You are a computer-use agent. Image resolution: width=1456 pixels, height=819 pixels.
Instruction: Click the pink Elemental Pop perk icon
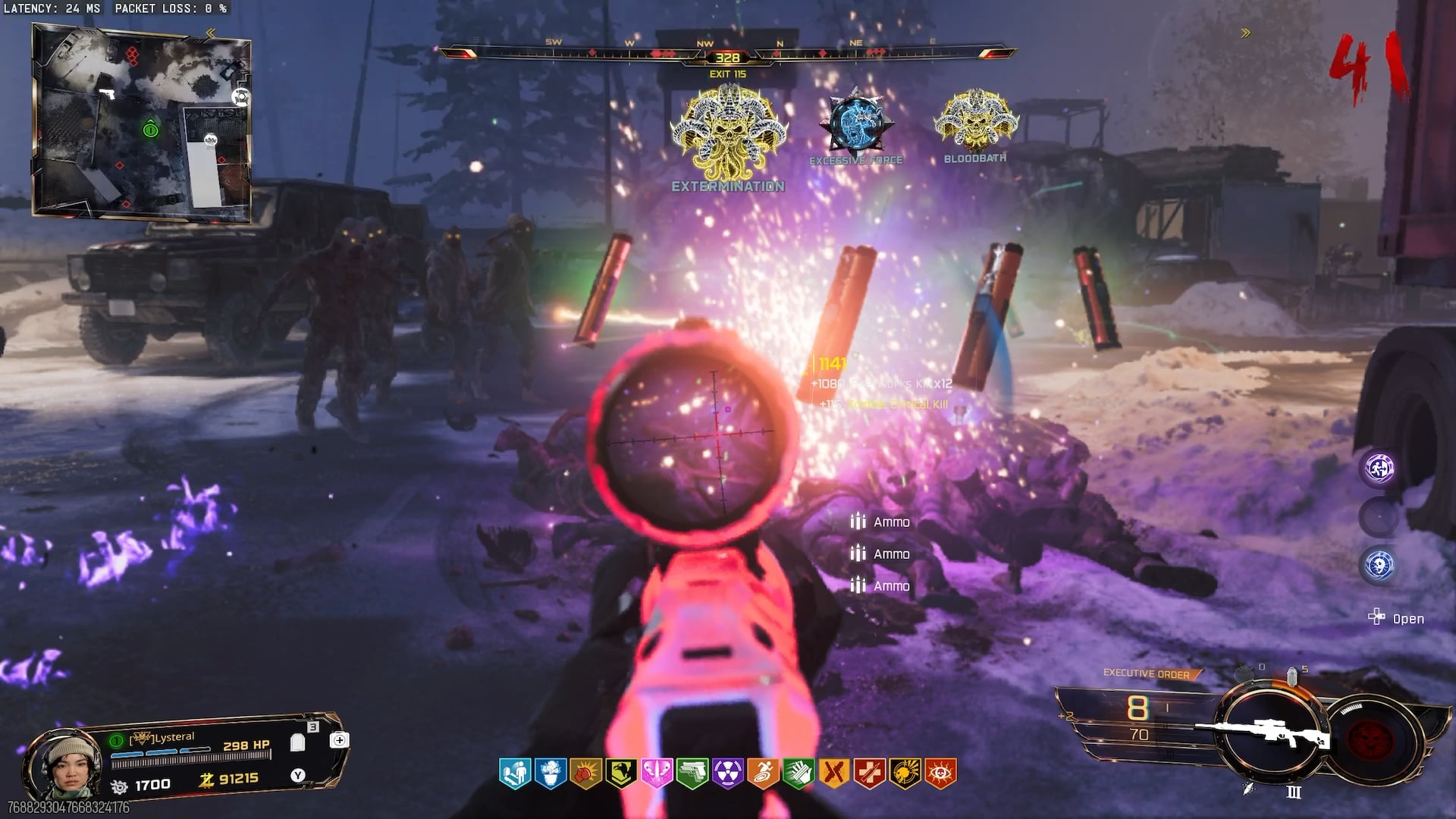tap(657, 773)
